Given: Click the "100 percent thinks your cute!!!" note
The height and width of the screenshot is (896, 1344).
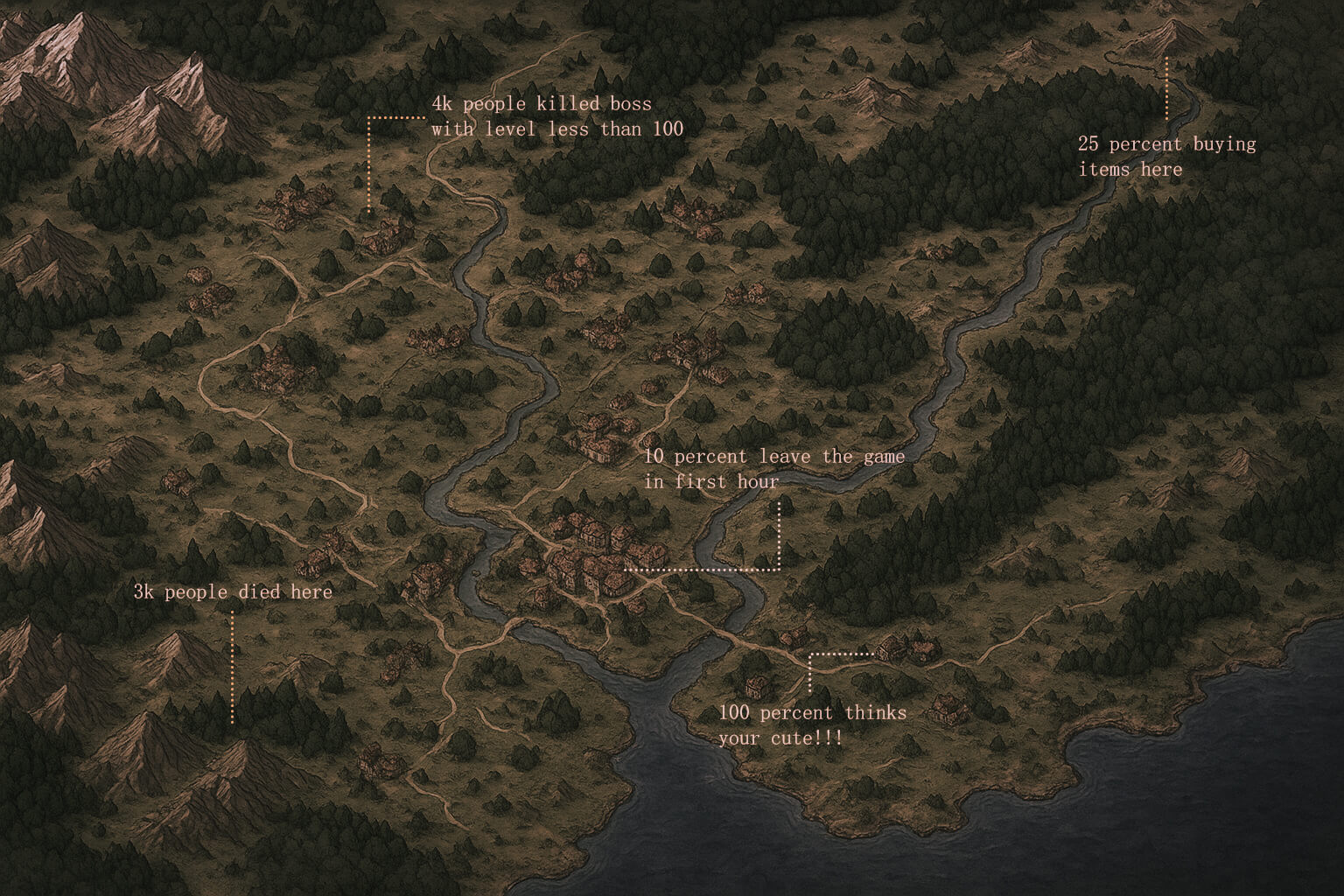Looking at the screenshot, I should [x=812, y=725].
